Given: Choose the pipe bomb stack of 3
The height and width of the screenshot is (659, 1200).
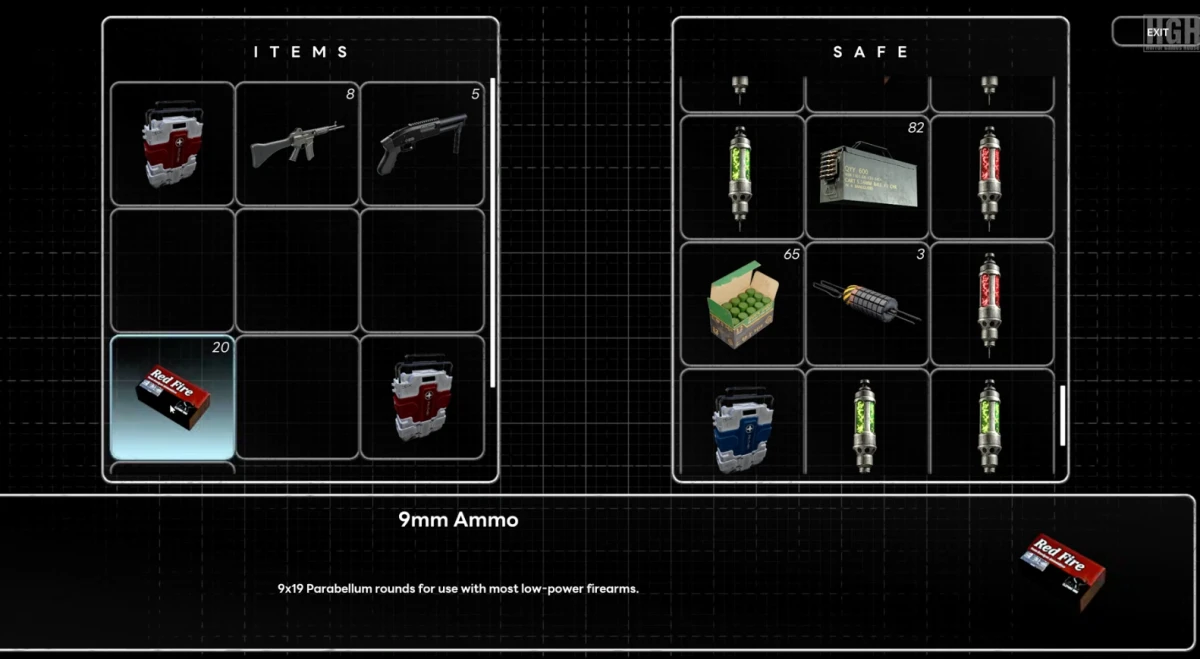Looking at the screenshot, I should click(x=867, y=304).
